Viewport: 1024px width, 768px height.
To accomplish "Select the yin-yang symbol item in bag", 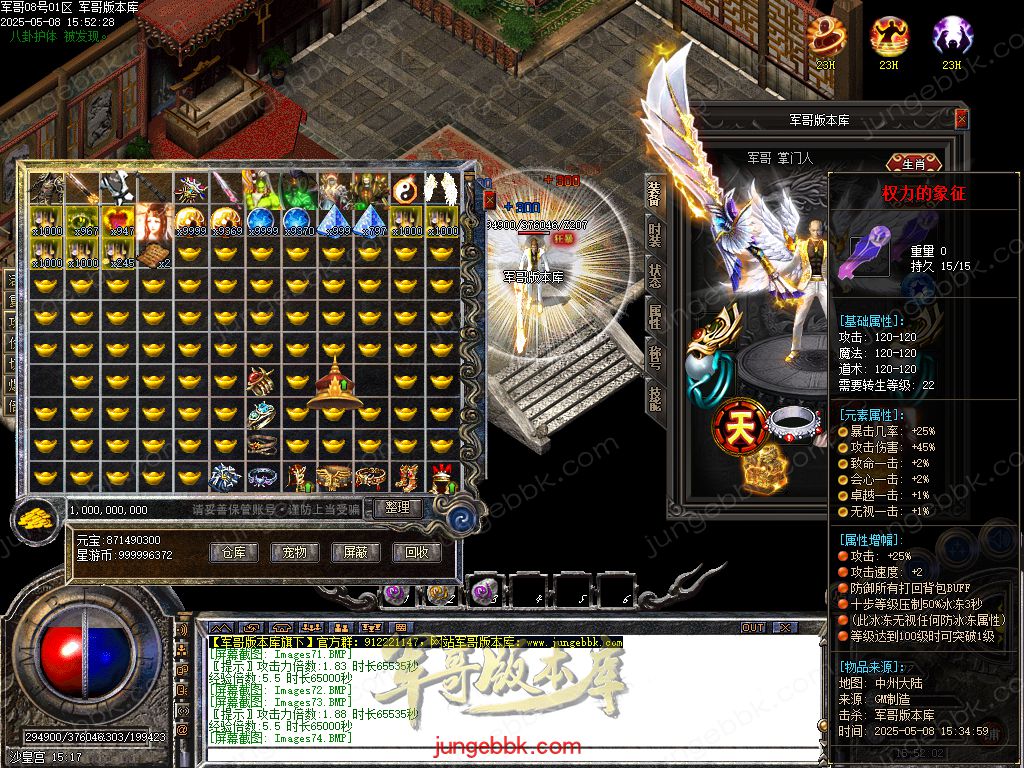I will click(404, 189).
